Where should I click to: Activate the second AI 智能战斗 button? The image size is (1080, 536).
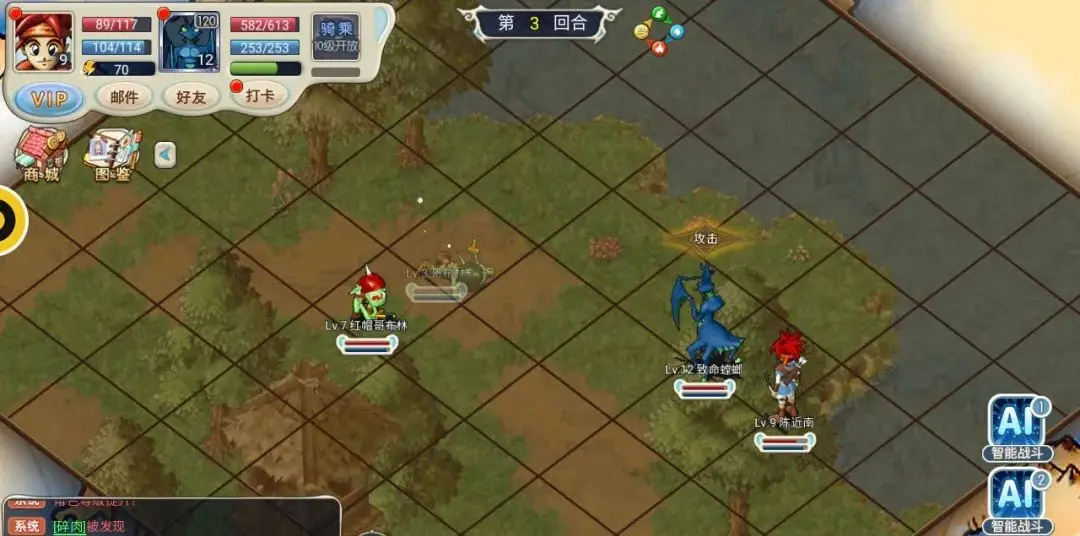1017,499
